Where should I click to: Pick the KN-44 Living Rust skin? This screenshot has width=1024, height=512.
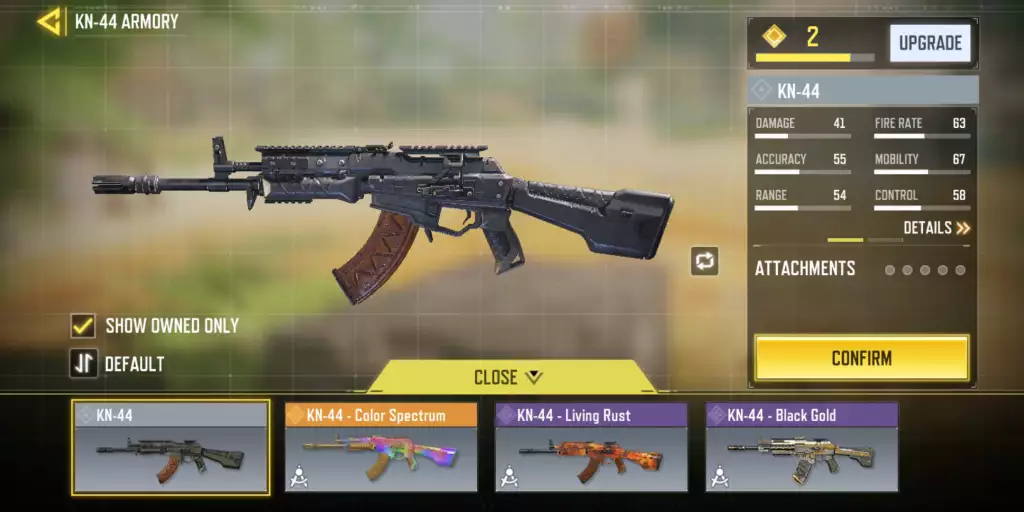tap(591, 447)
